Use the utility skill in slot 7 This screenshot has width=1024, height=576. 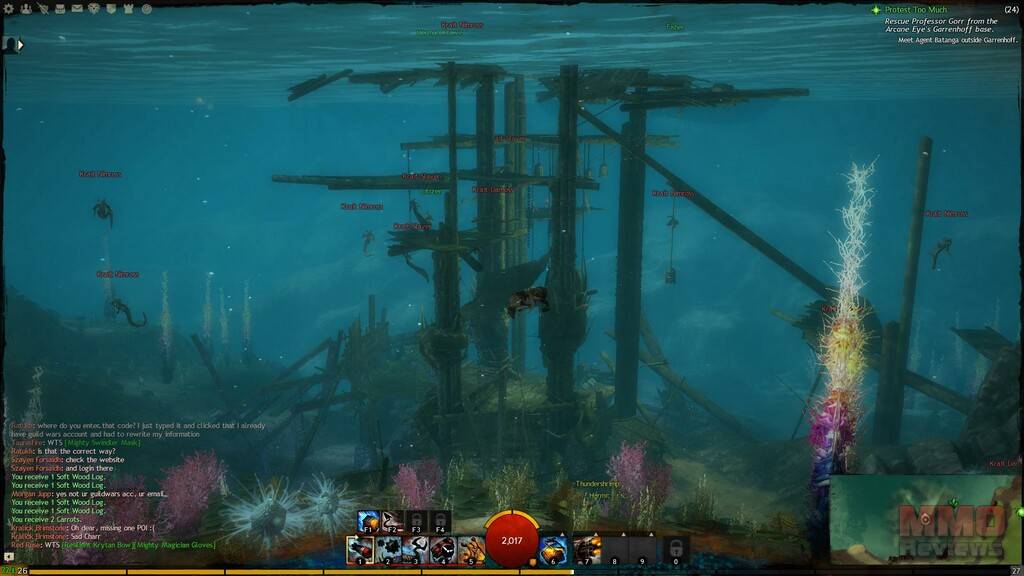pos(587,548)
